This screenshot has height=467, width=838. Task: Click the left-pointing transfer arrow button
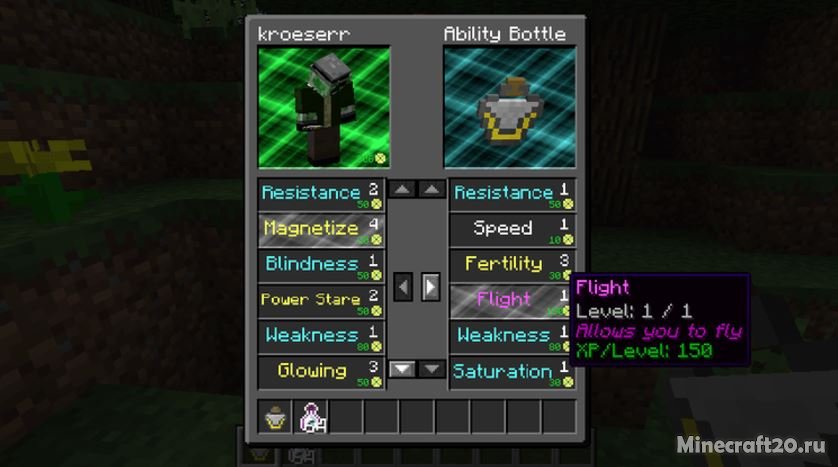point(402,287)
